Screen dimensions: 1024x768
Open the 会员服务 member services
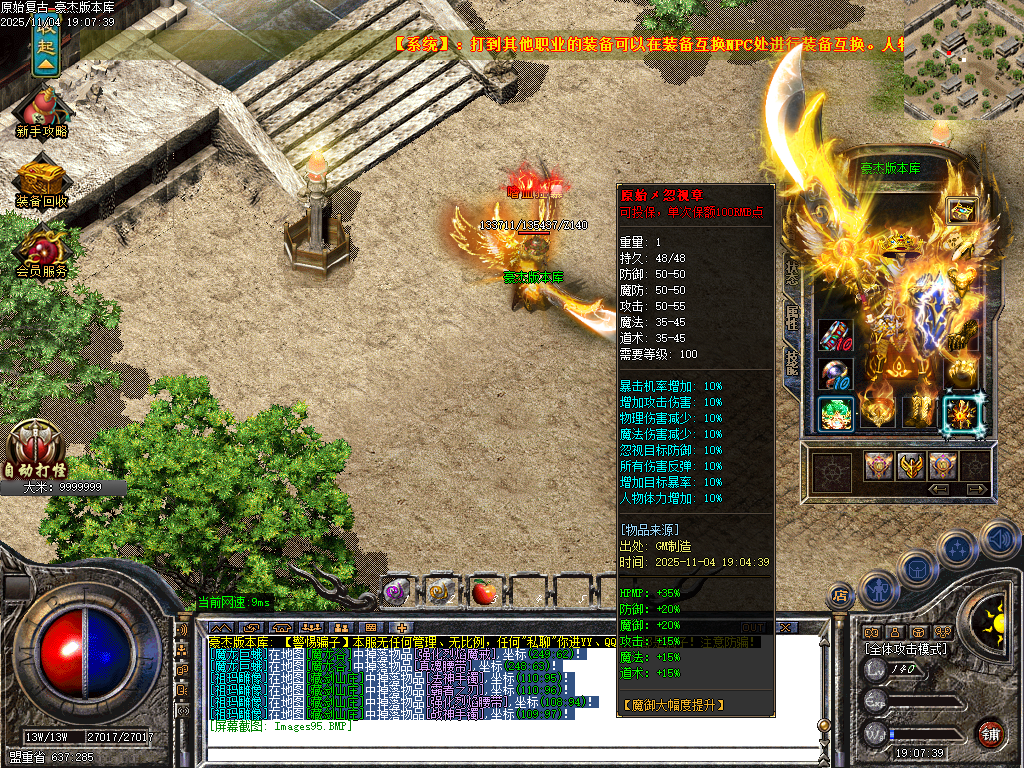(42, 250)
